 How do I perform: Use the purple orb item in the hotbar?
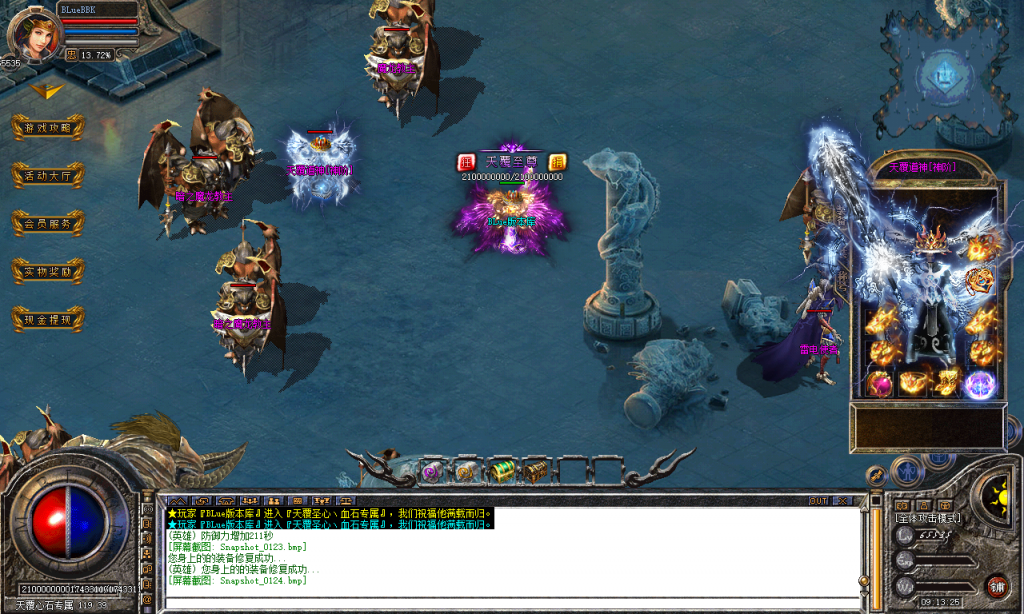pos(432,470)
